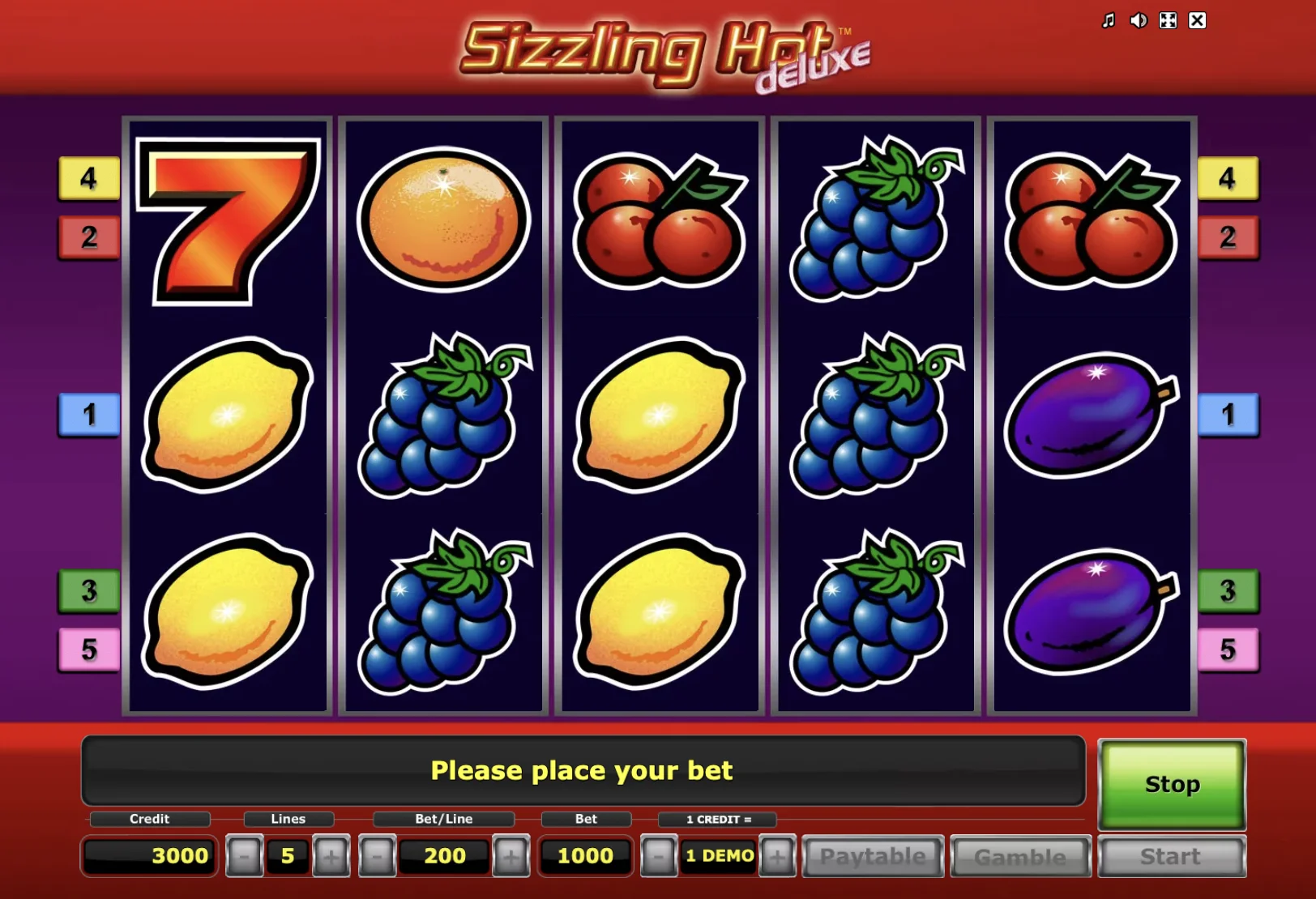Select the pink payline 5 marker on the right
This screenshot has height=899, width=1316.
coord(1228,650)
